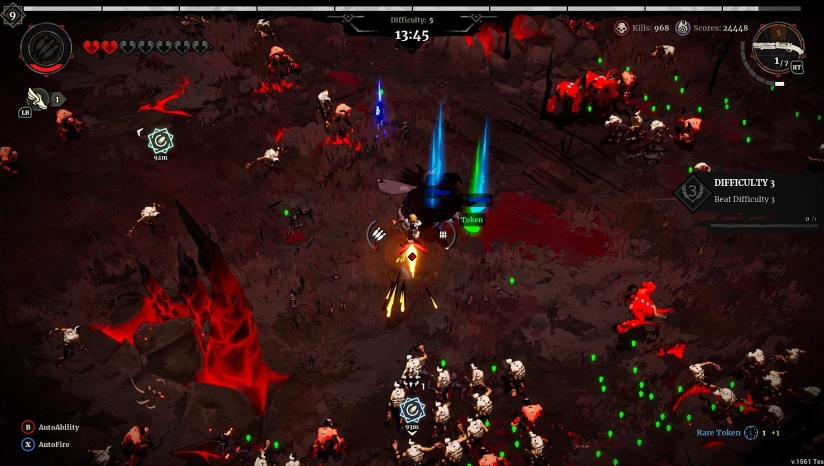Viewport: 824px width, 466px height.
Task: Click the level 9 badge
Action: (x=12, y=15)
